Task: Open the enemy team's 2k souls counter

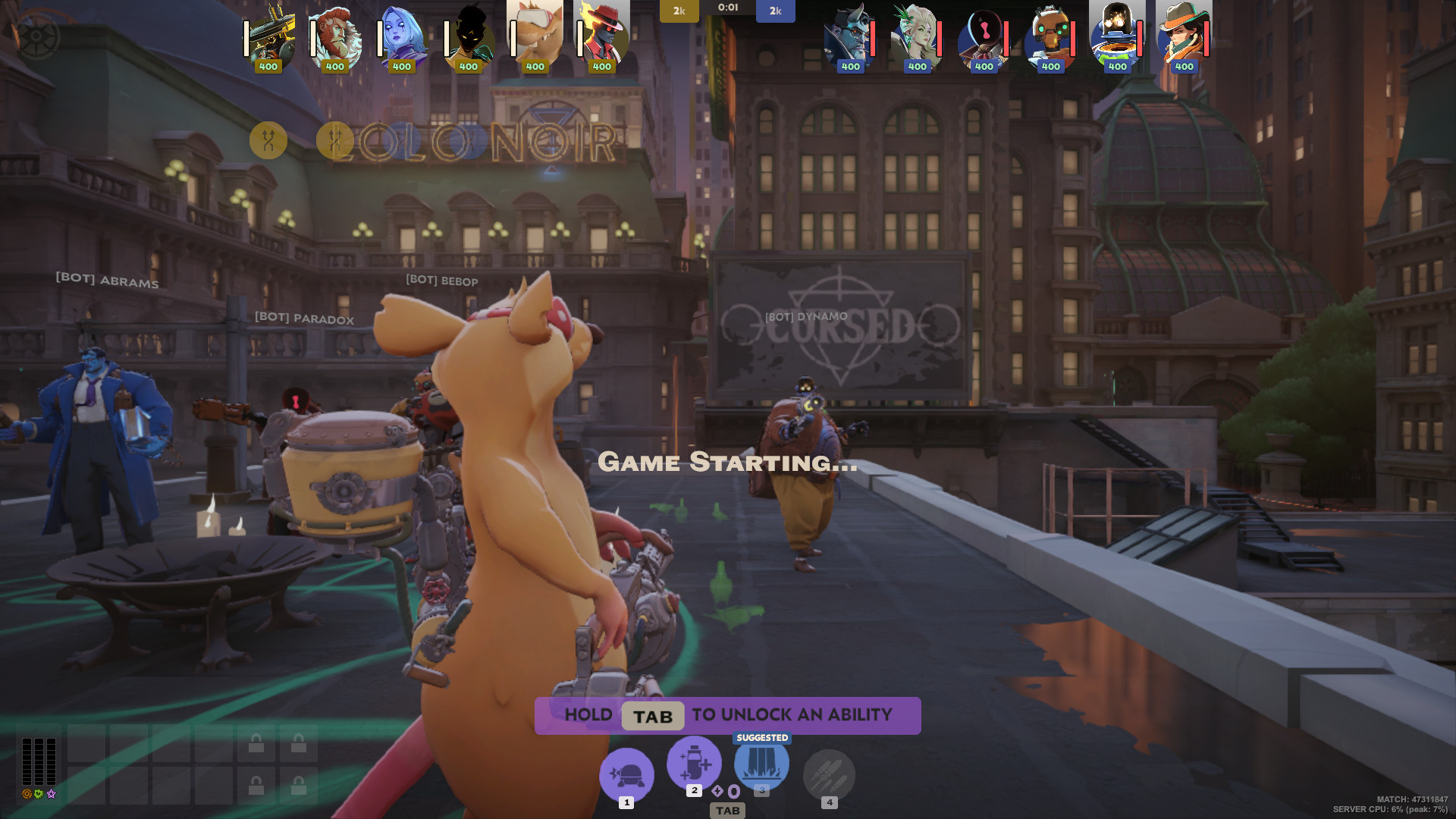Action: 775,11
